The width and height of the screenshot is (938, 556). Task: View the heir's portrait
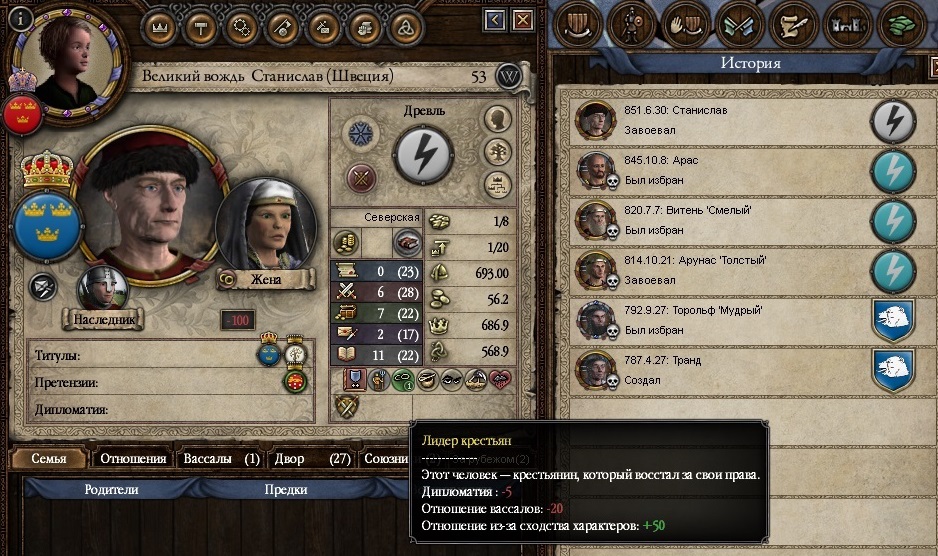click(103, 288)
